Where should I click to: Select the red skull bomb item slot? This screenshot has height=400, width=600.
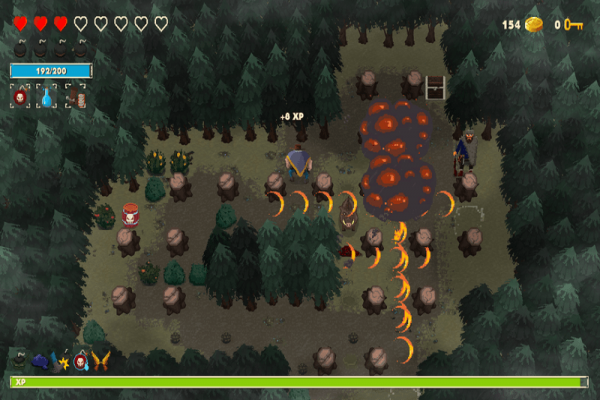[x=20, y=97]
